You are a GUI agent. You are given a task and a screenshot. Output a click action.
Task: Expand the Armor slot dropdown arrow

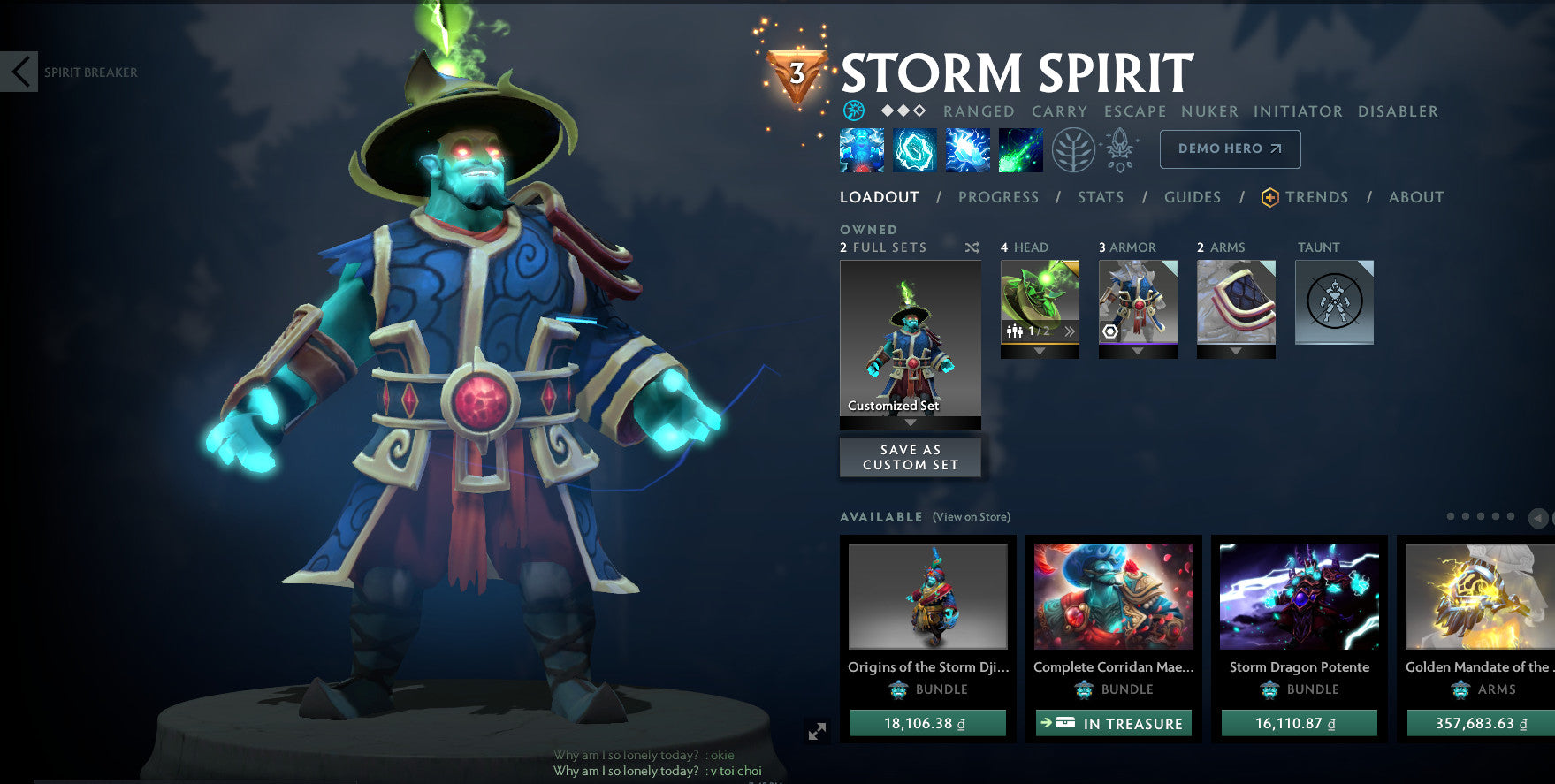tap(1138, 352)
